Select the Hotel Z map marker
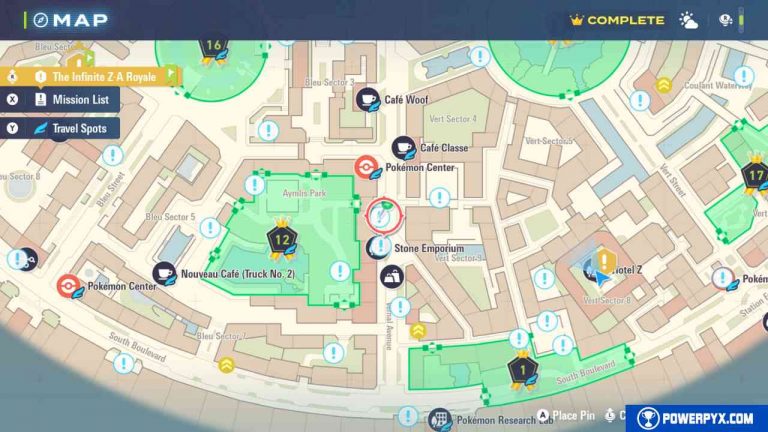Image resolution: width=768 pixels, height=432 pixels. tap(603, 263)
